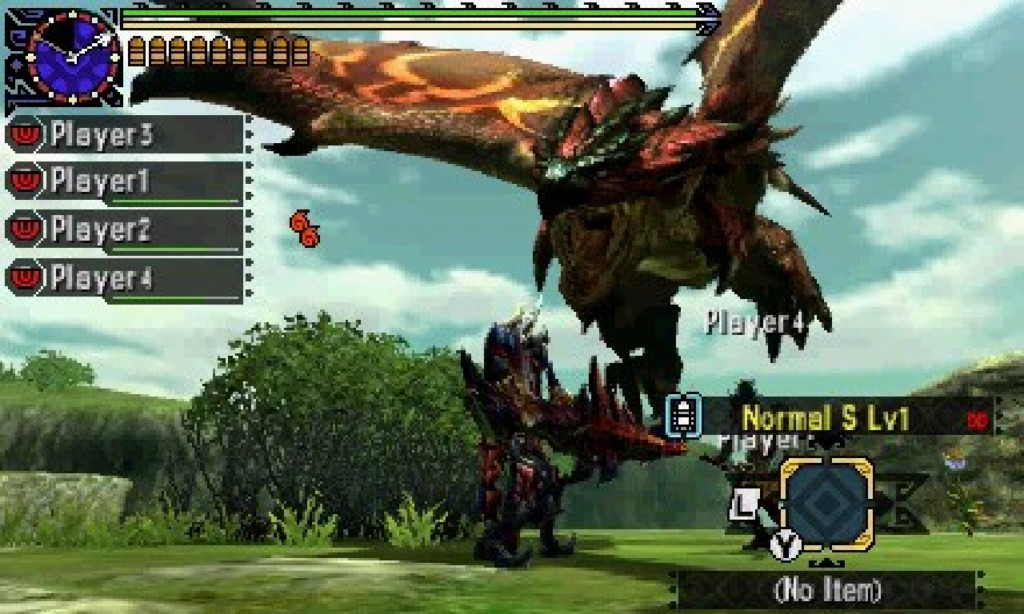Select Player1 in the party list
The height and width of the screenshot is (614, 1024).
[125, 182]
